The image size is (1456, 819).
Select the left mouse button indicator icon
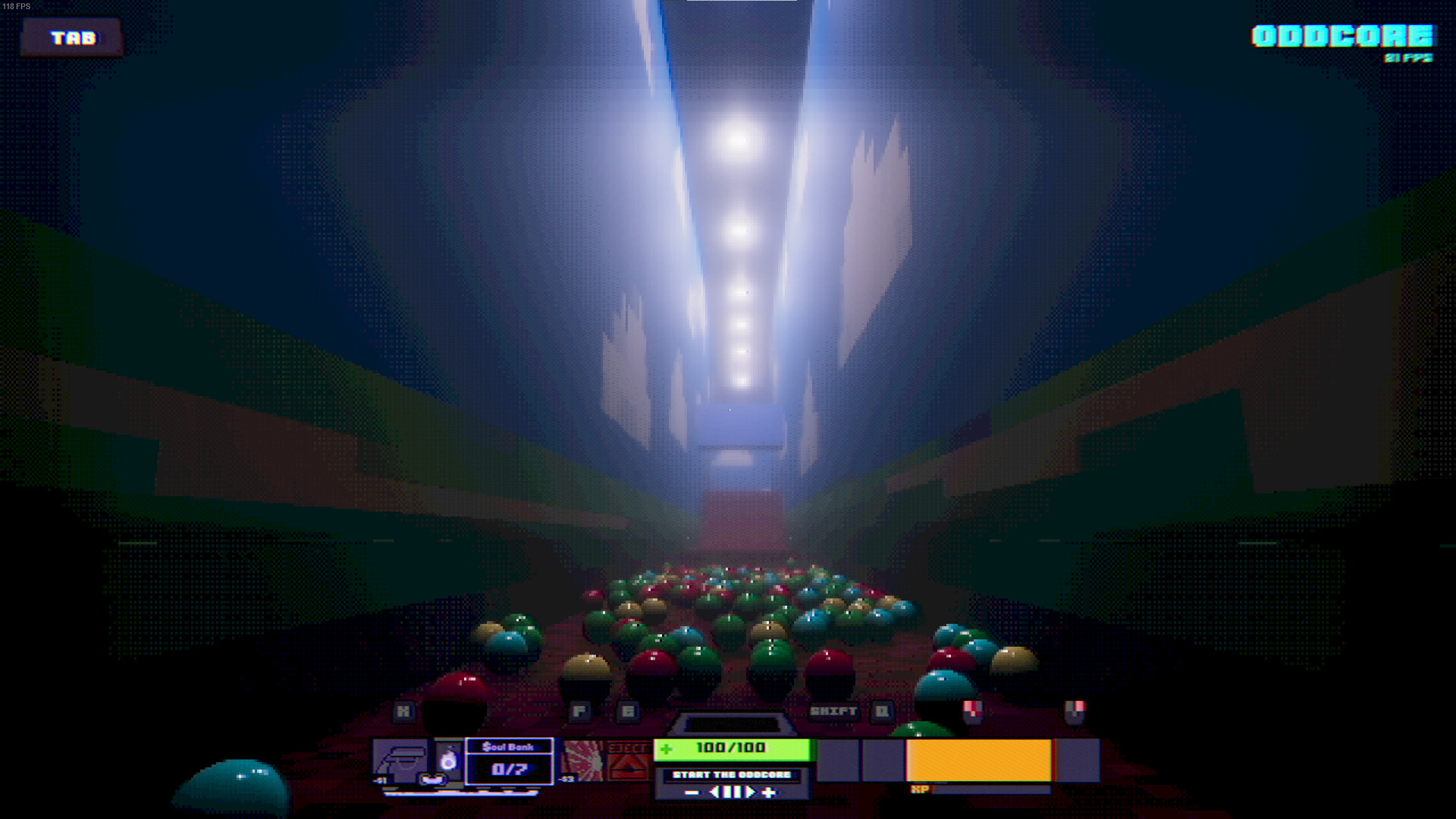(972, 713)
